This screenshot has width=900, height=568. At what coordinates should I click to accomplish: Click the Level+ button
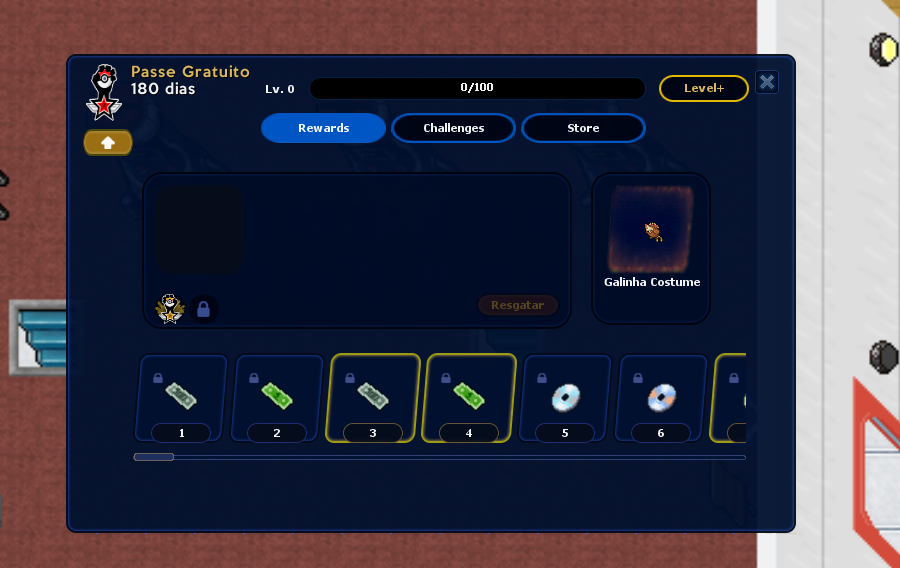click(703, 88)
